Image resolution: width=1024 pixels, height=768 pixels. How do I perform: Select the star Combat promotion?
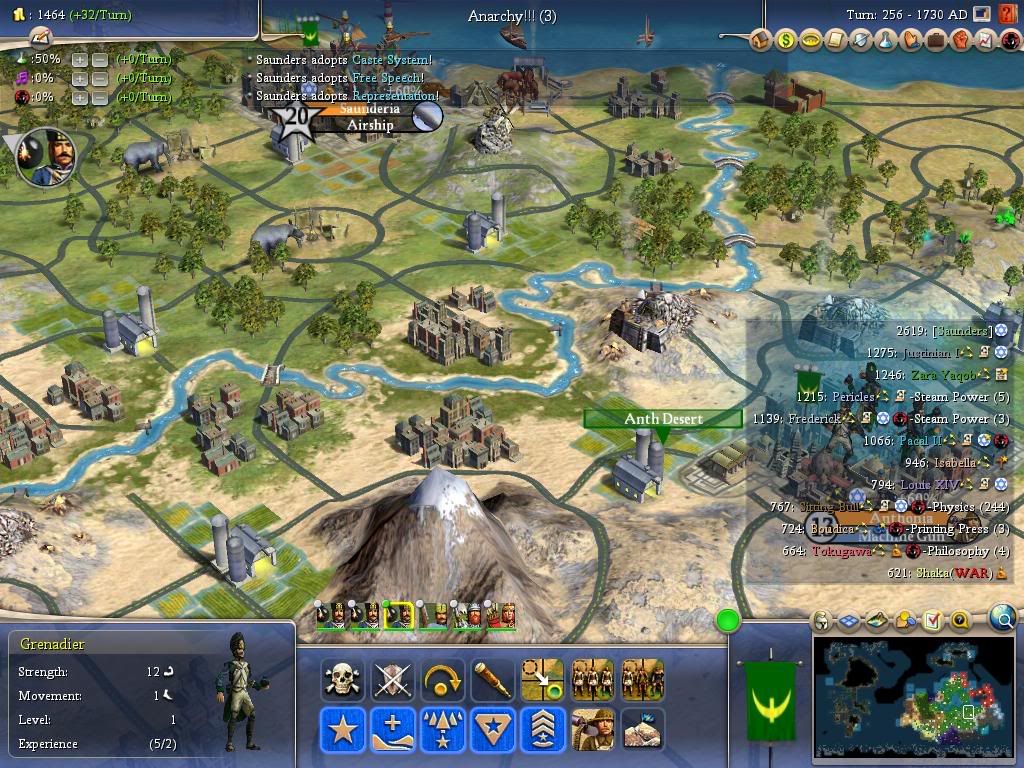342,730
